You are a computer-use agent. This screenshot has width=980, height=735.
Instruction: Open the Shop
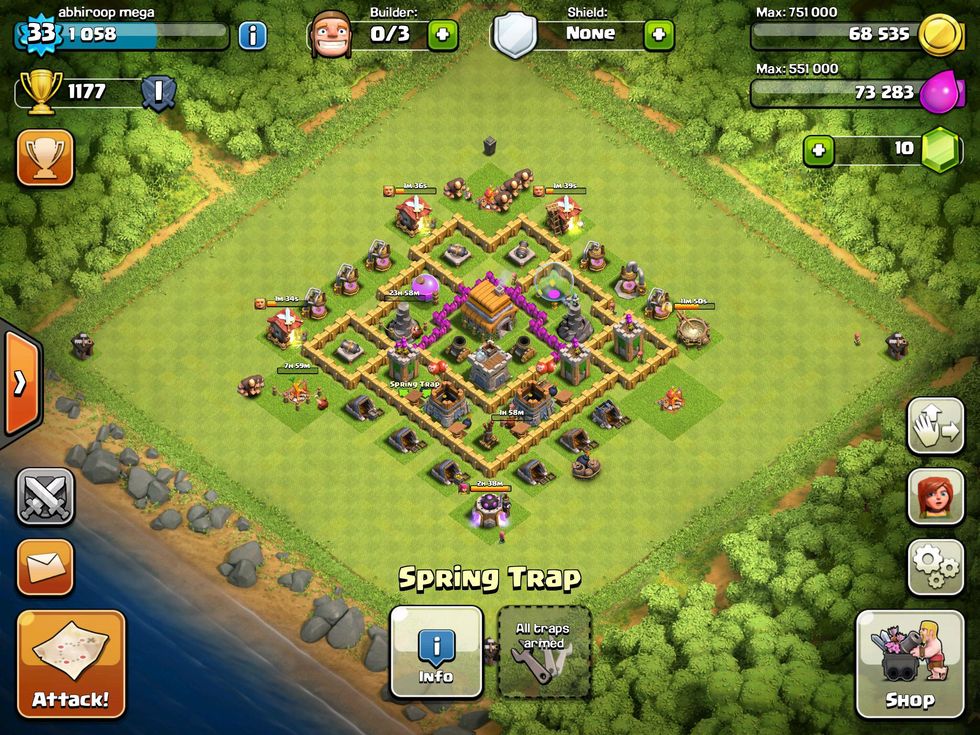tap(908, 664)
